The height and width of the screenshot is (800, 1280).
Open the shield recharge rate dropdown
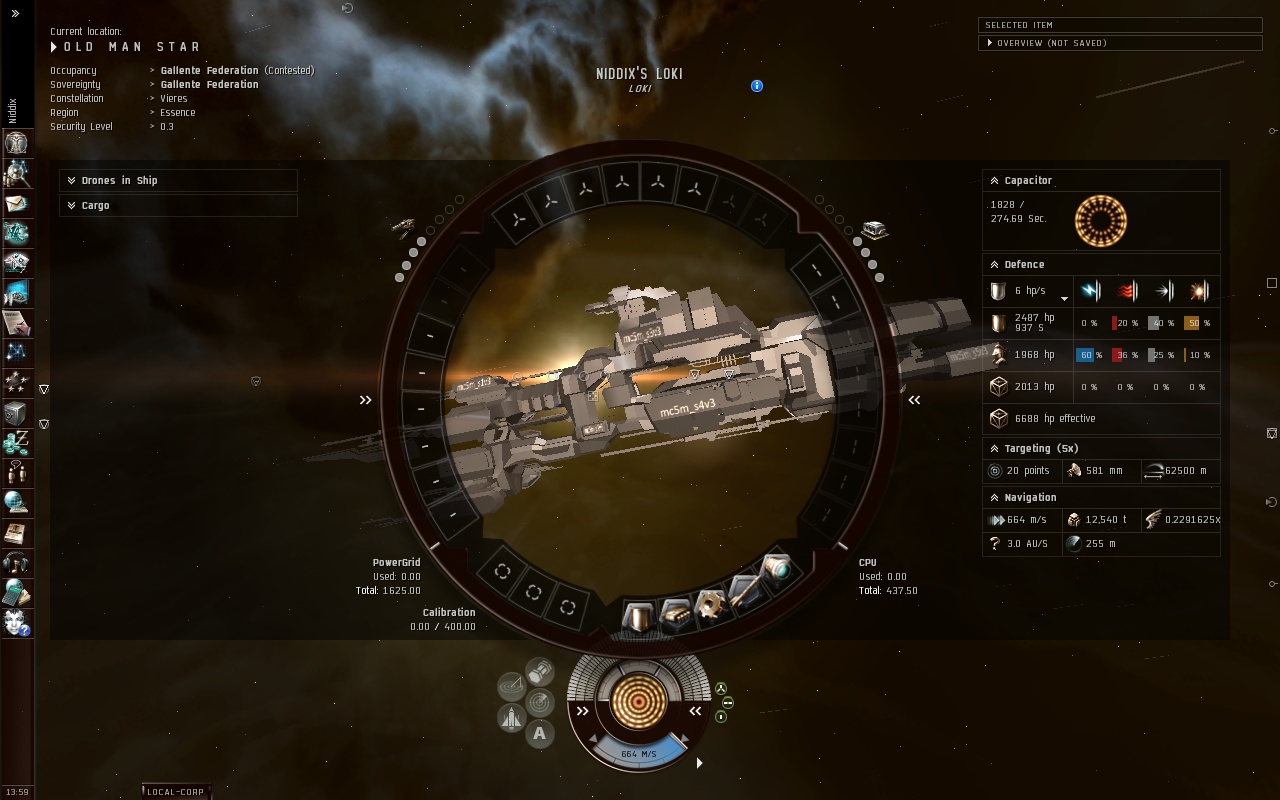click(x=1064, y=298)
